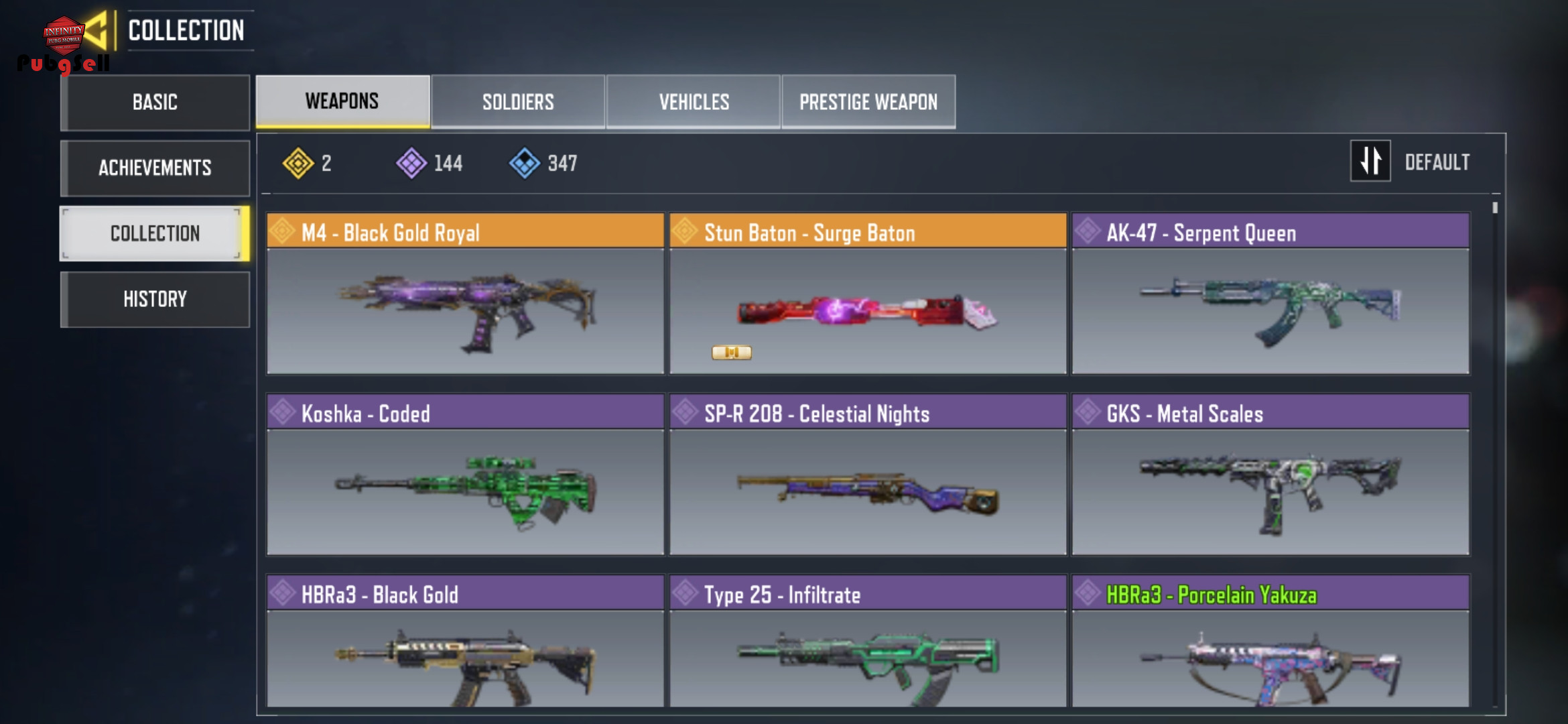Select the M4 Black Gold Royal card

point(465,294)
